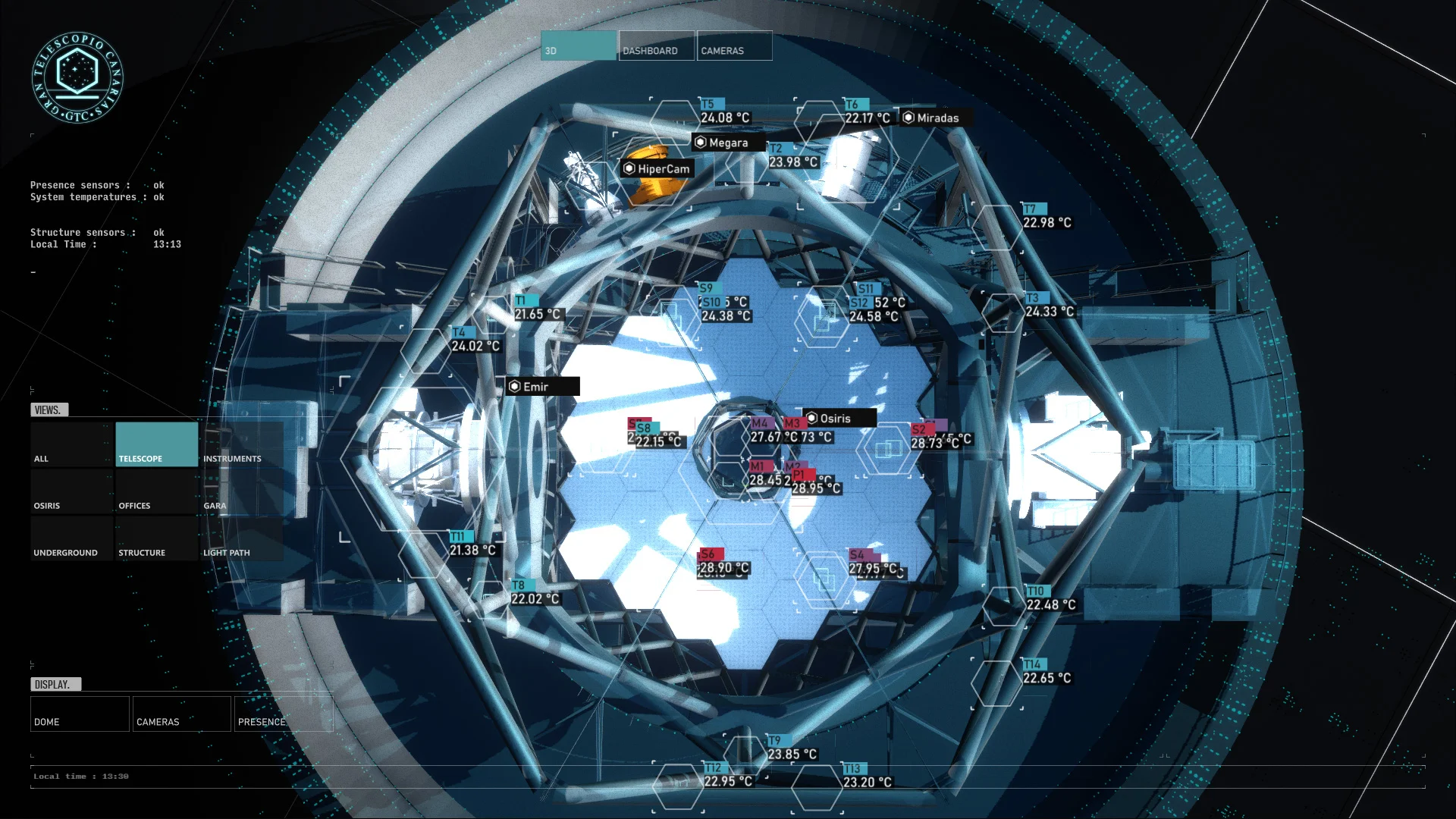
Task: Show the Instruments view
Action: pos(241,444)
